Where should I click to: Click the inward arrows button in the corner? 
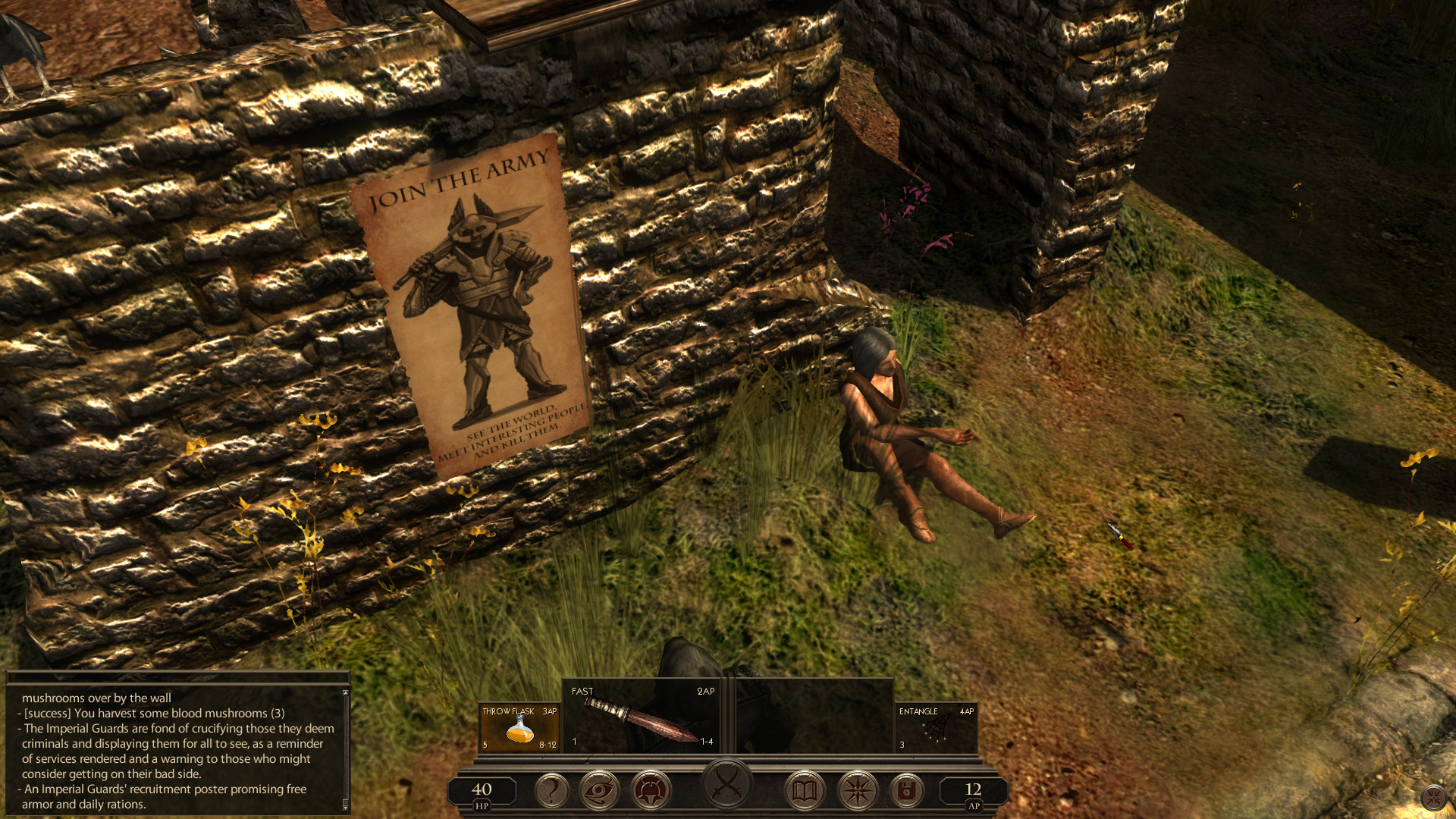1433,797
